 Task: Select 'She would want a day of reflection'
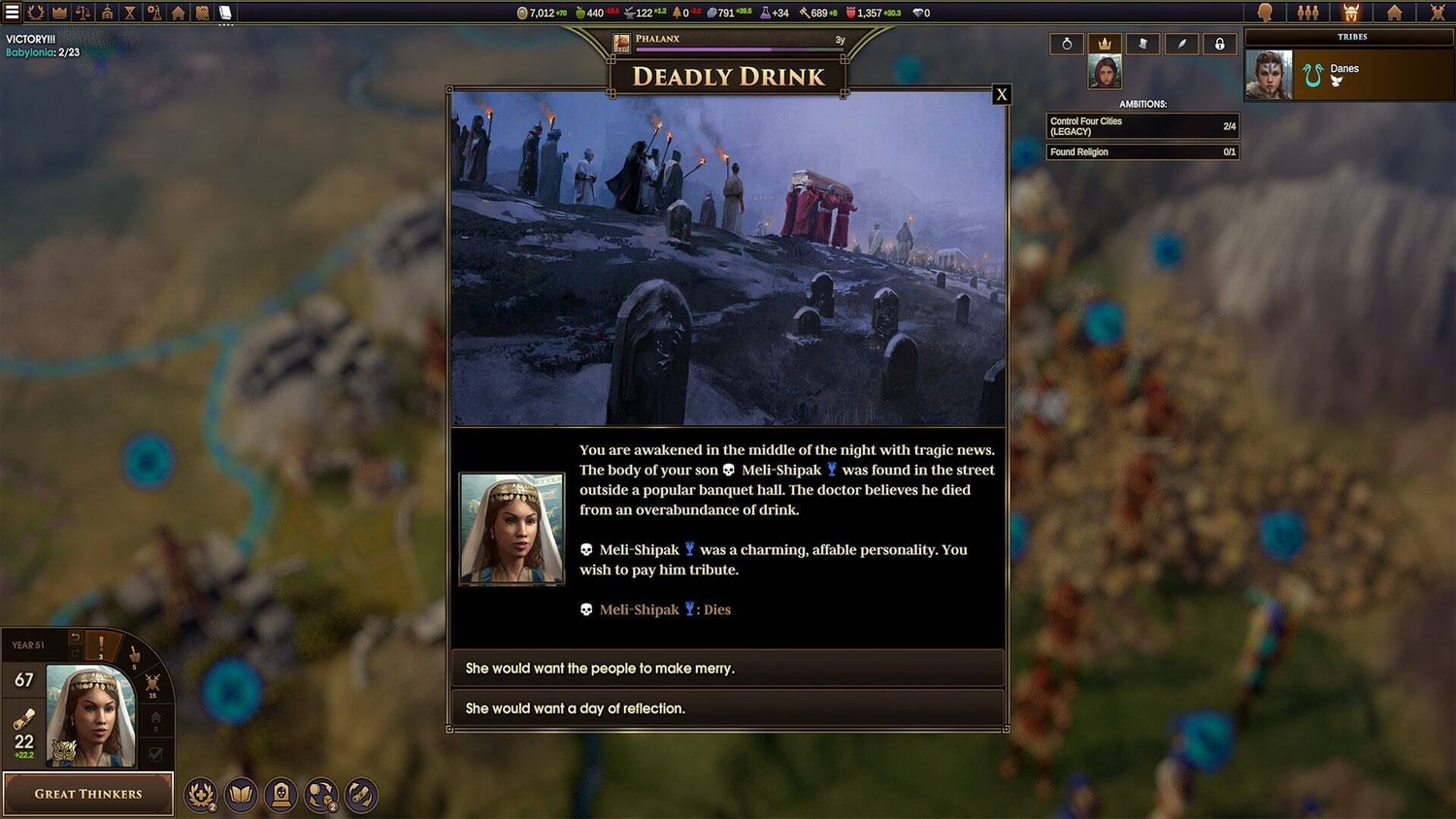(727, 708)
